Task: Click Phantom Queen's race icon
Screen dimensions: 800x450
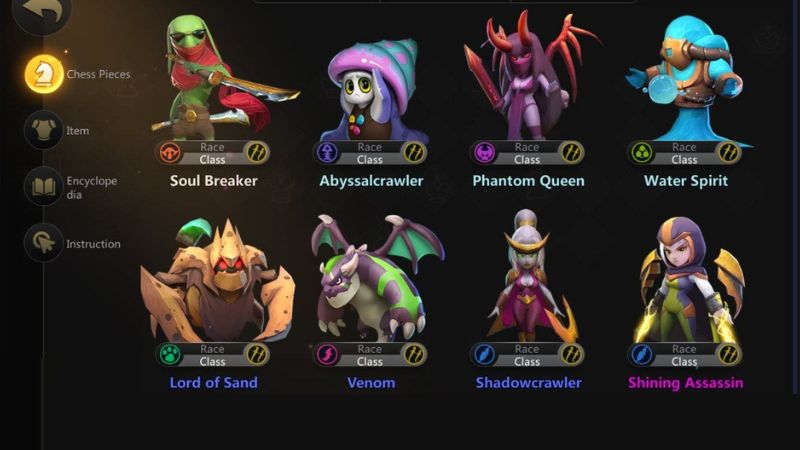Action: pyautogui.click(x=485, y=153)
